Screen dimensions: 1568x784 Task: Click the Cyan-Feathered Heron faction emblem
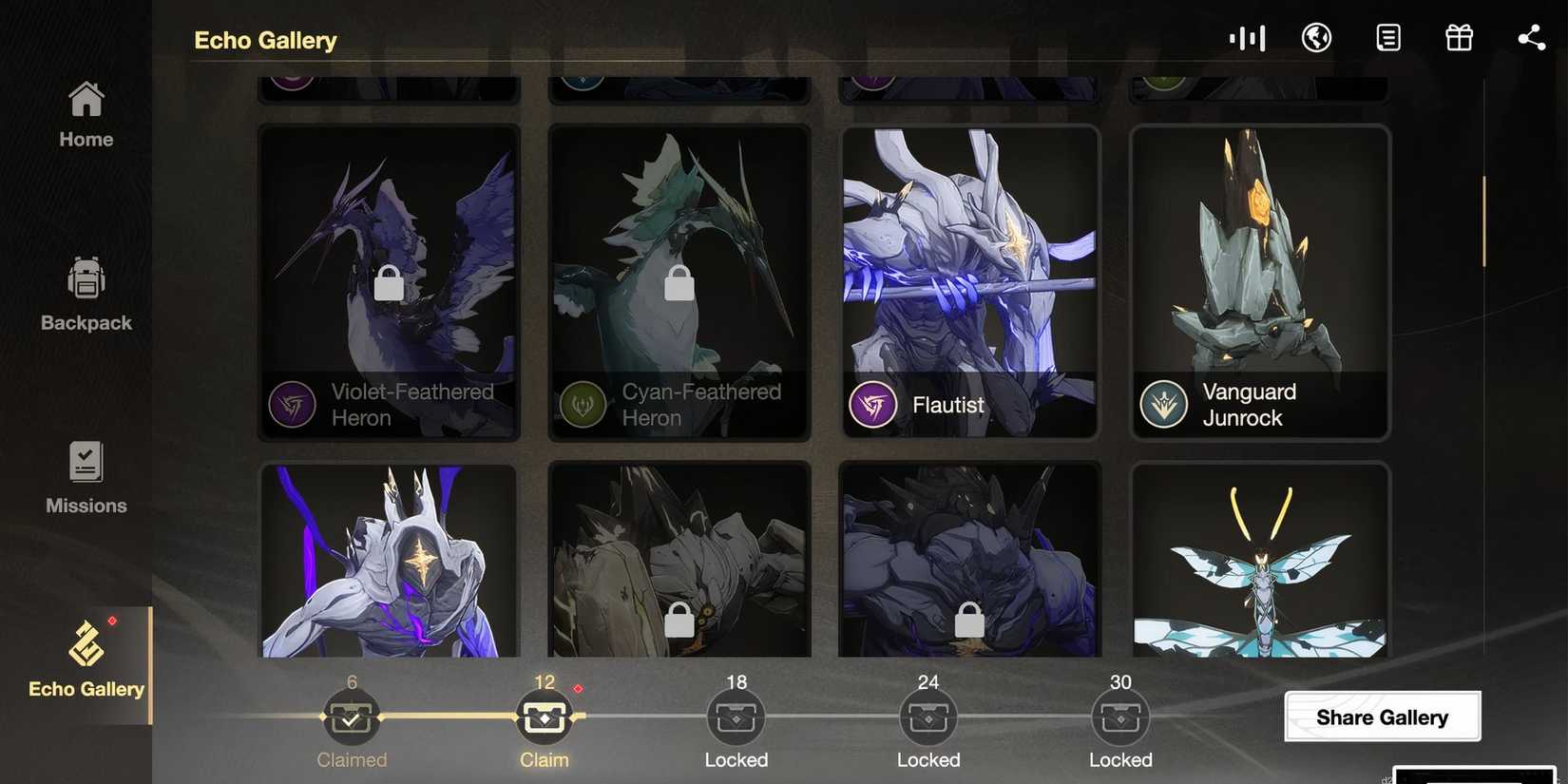click(583, 404)
